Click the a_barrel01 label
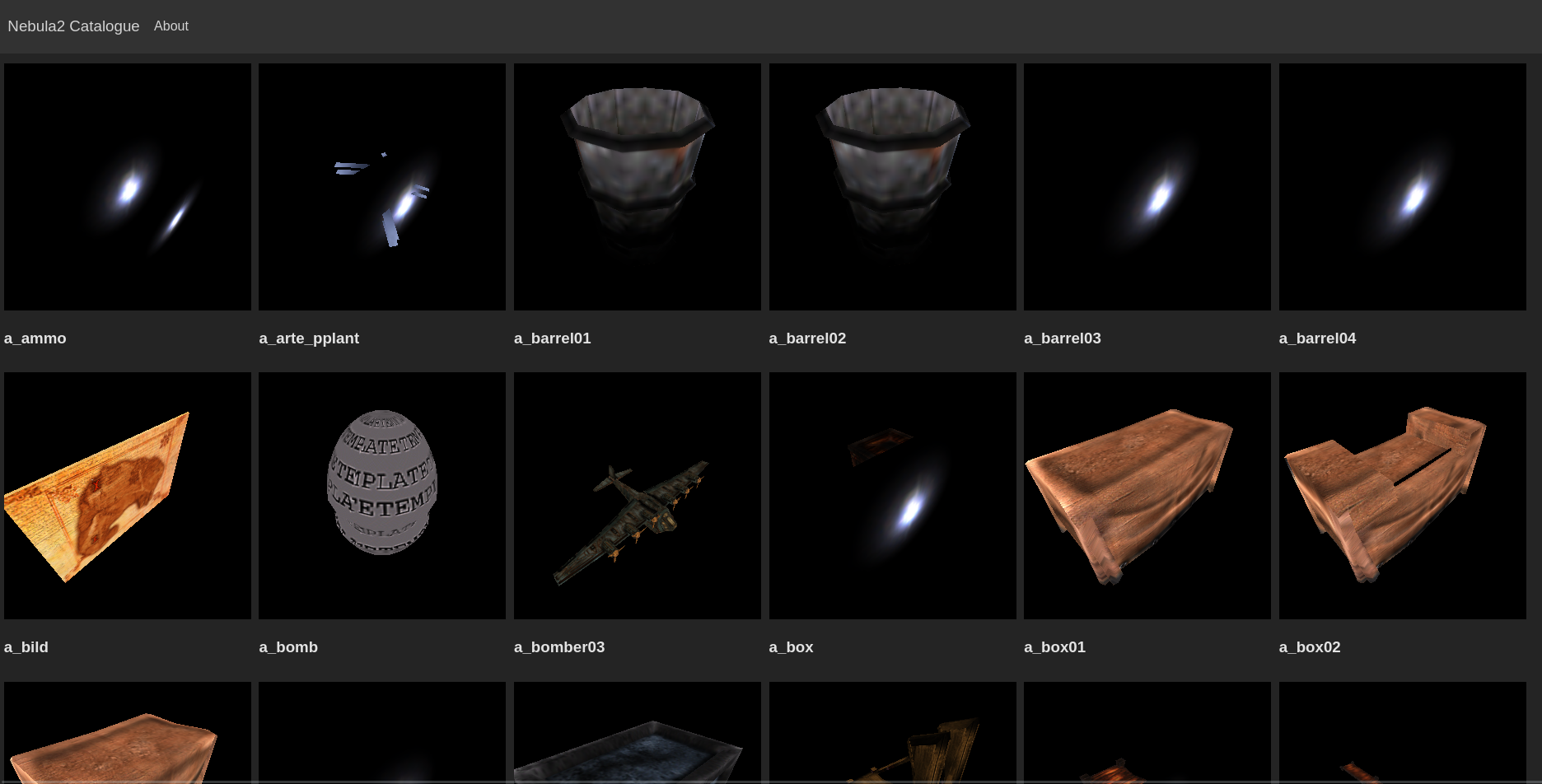 click(x=552, y=338)
